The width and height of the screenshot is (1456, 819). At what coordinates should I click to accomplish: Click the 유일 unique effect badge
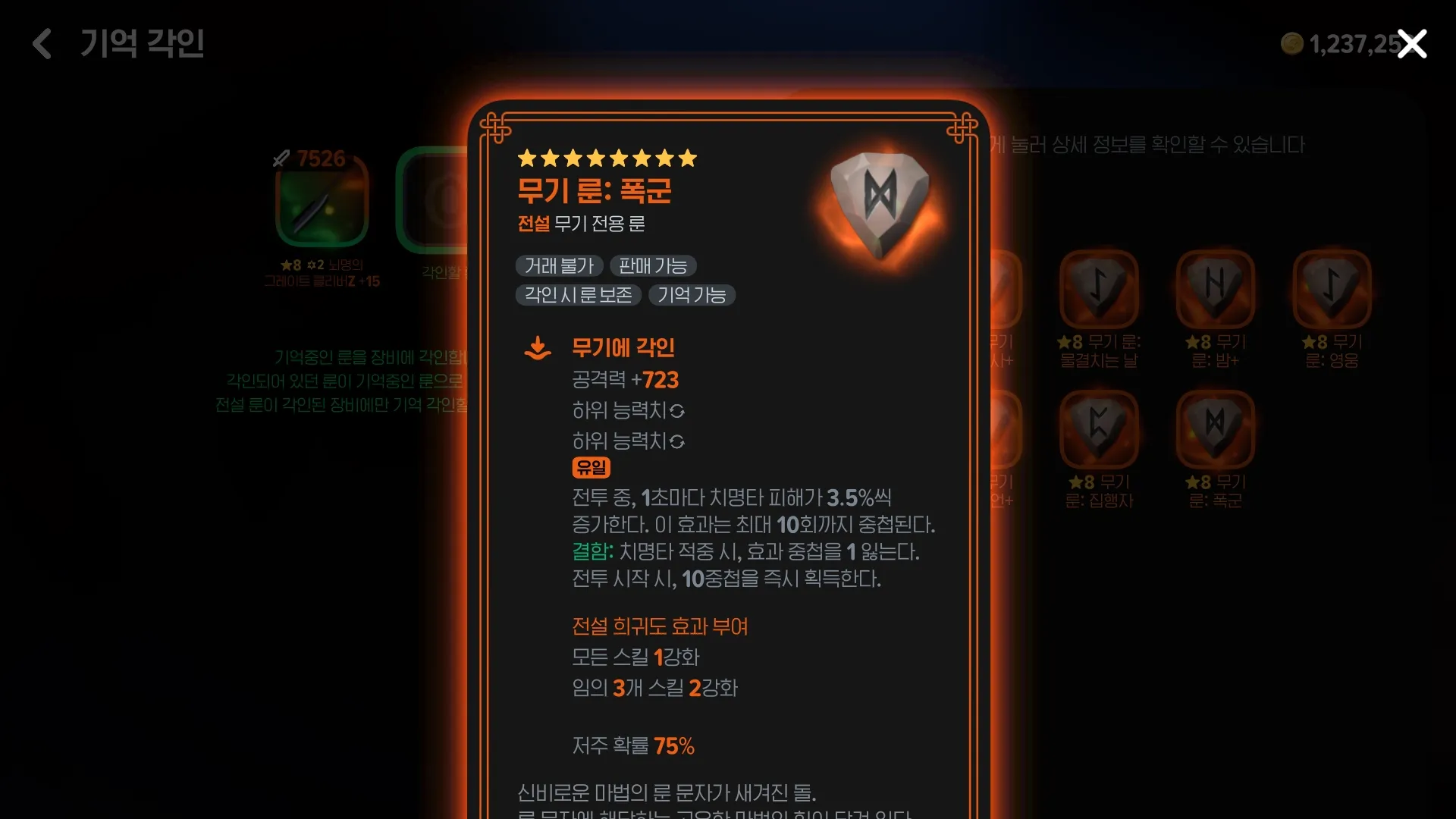pyautogui.click(x=591, y=468)
